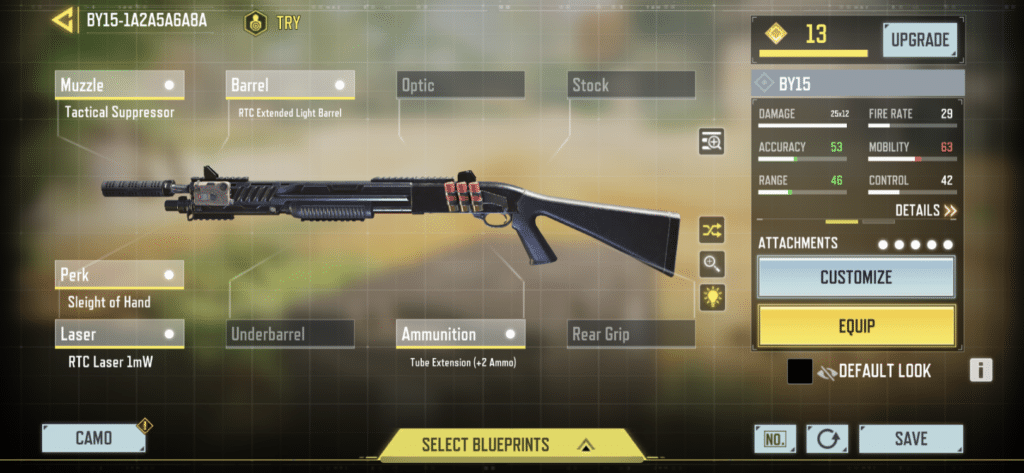Tap the TRY weapon test button
Image resolution: width=1024 pixels, height=473 pixels.
(274, 22)
